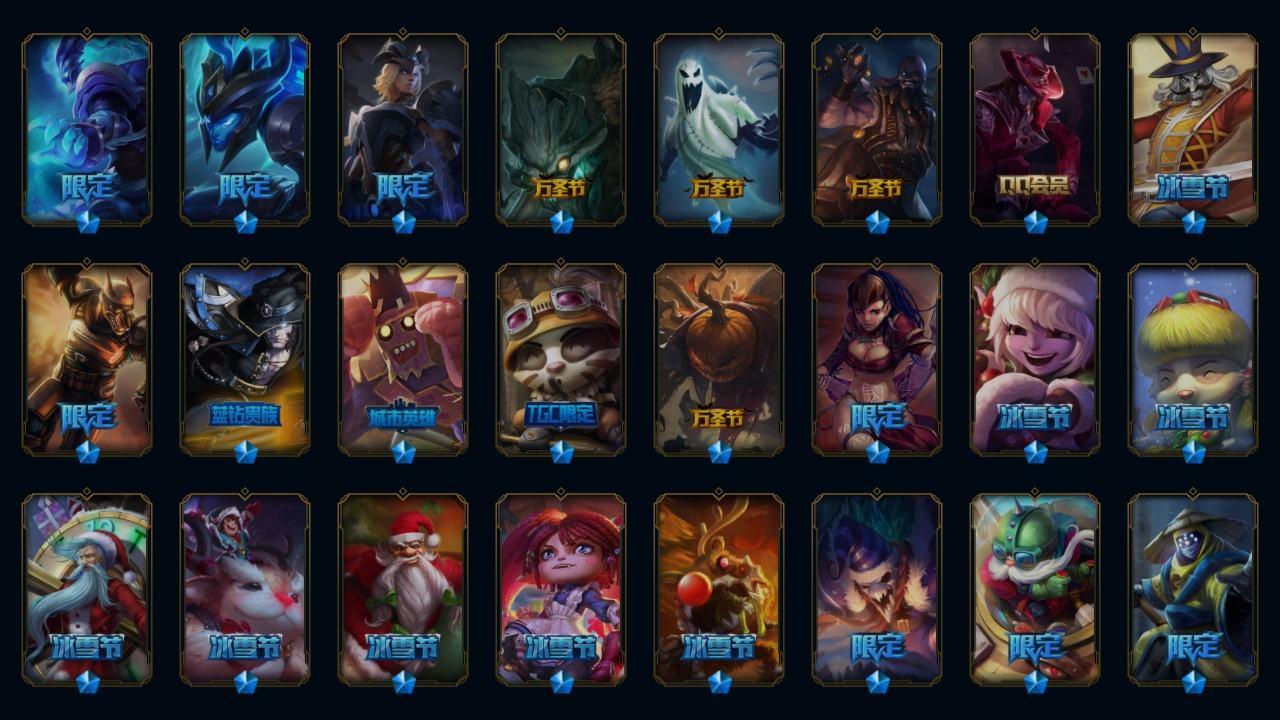Image resolution: width=1280 pixels, height=720 pixels.
Task: Choose the golden armored warrior 限定 card
Action: 87,358
